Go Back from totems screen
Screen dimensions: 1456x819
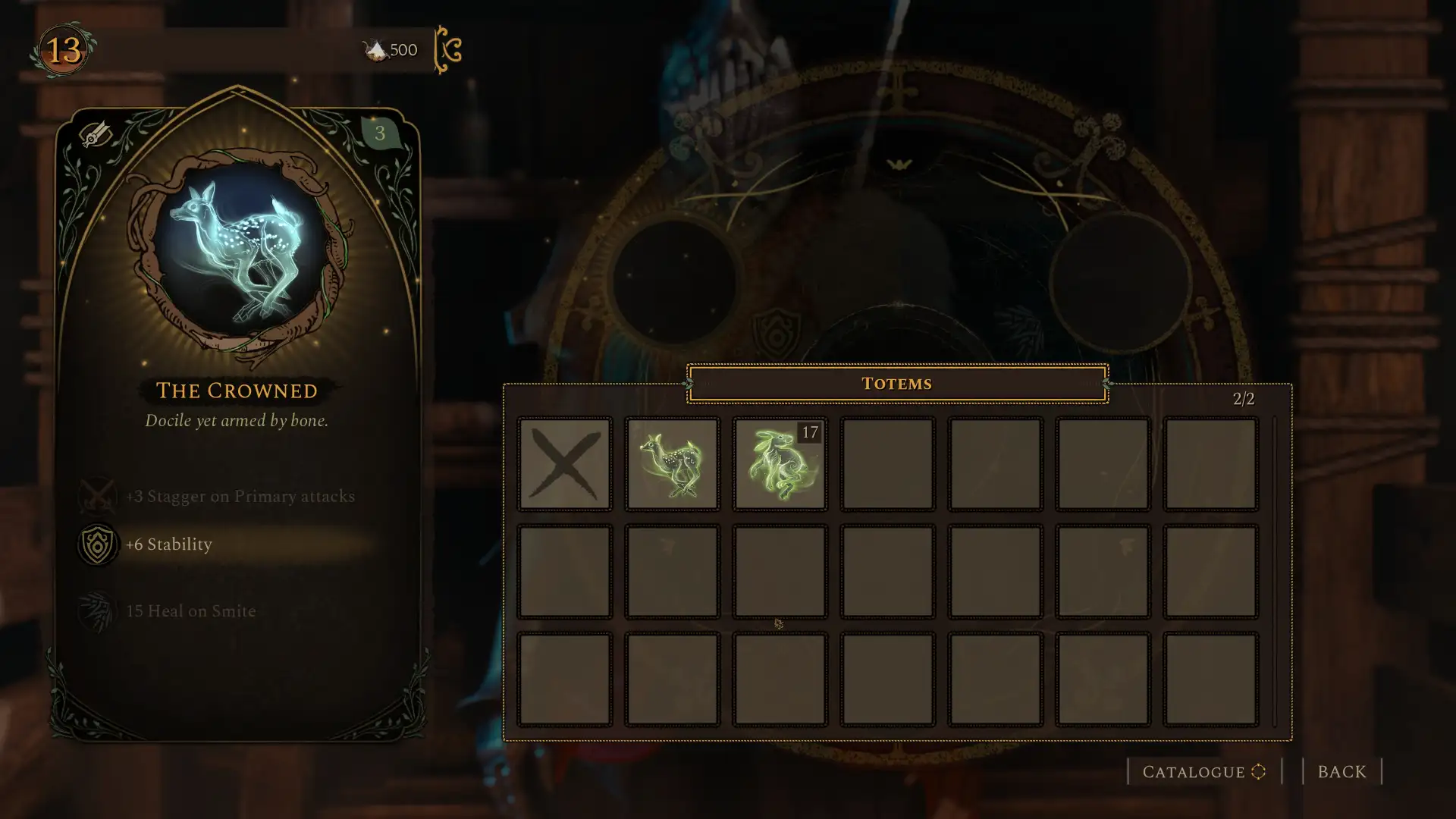tap(1341, 772)
